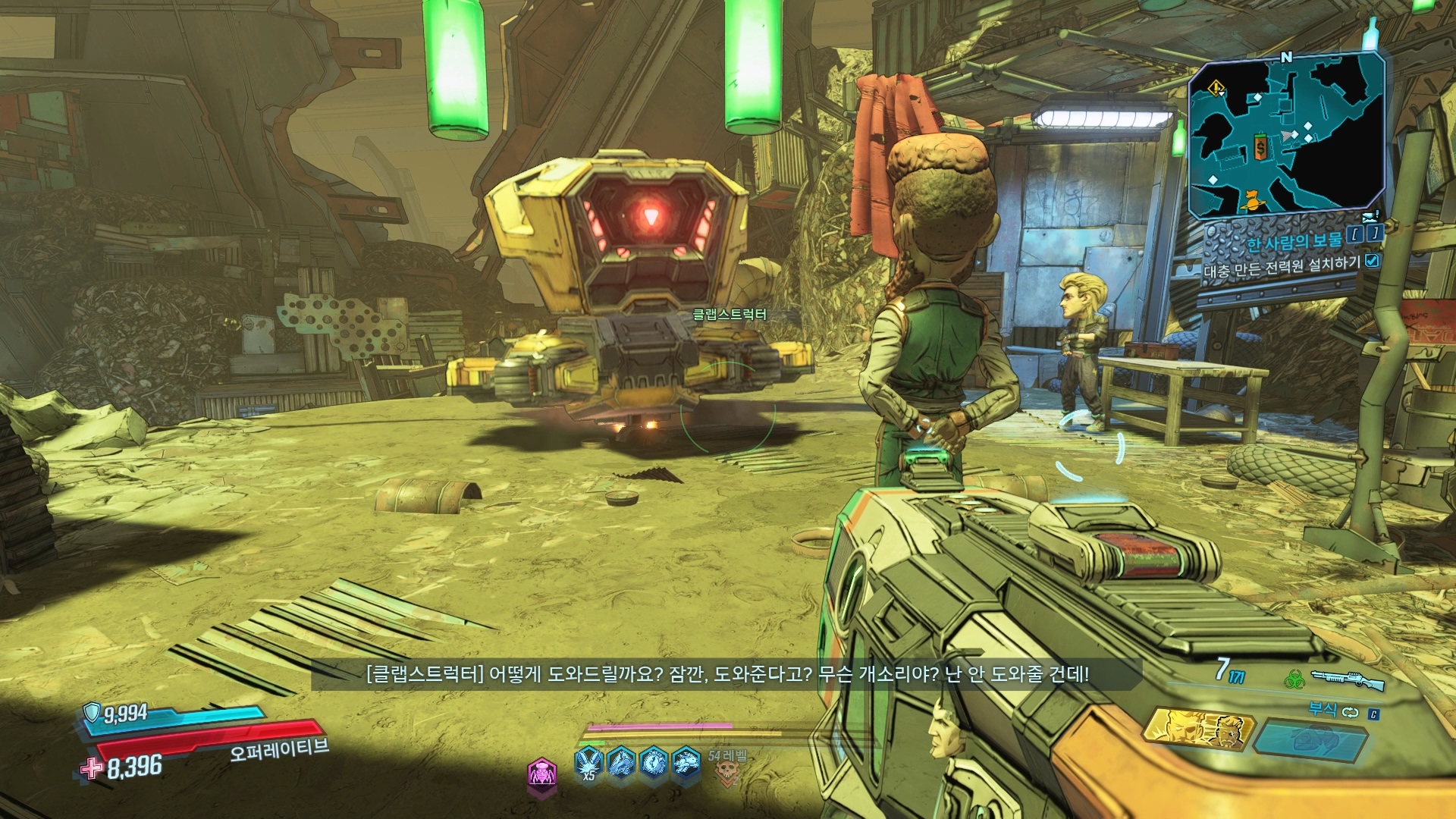Image resolution: width=1456 pixels, height=819 pixels.
Task: Click the yellow exclamation quest marker on minimap
Action: coord(1216,89)
